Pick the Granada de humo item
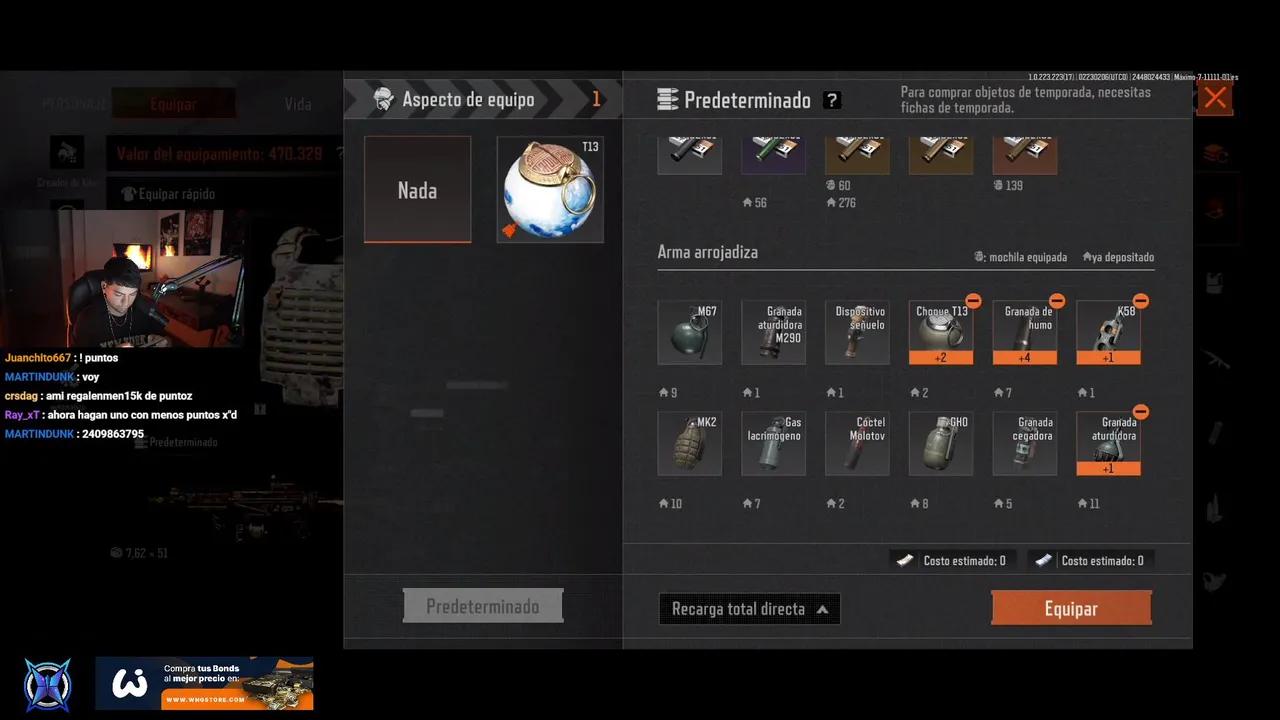The width and height of the screenshot is (1280, 720). pos(1025,331)
